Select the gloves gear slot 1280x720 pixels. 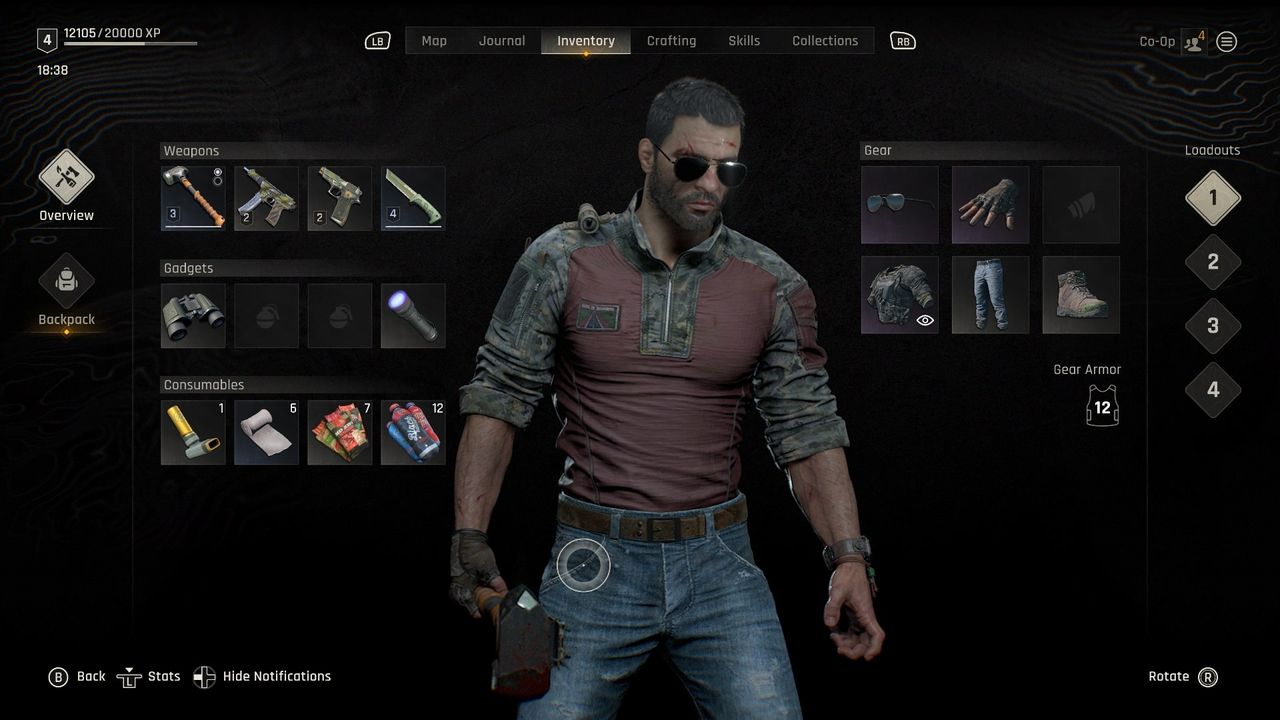(x=990, y=204)
